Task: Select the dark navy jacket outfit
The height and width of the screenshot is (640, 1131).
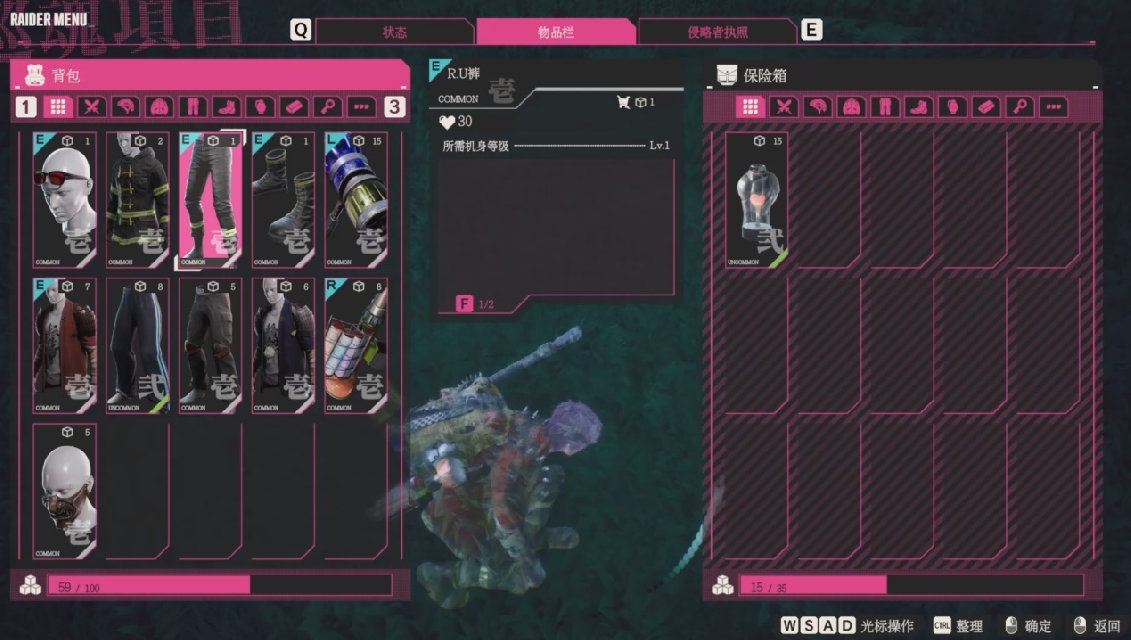Action: (283, 345)
